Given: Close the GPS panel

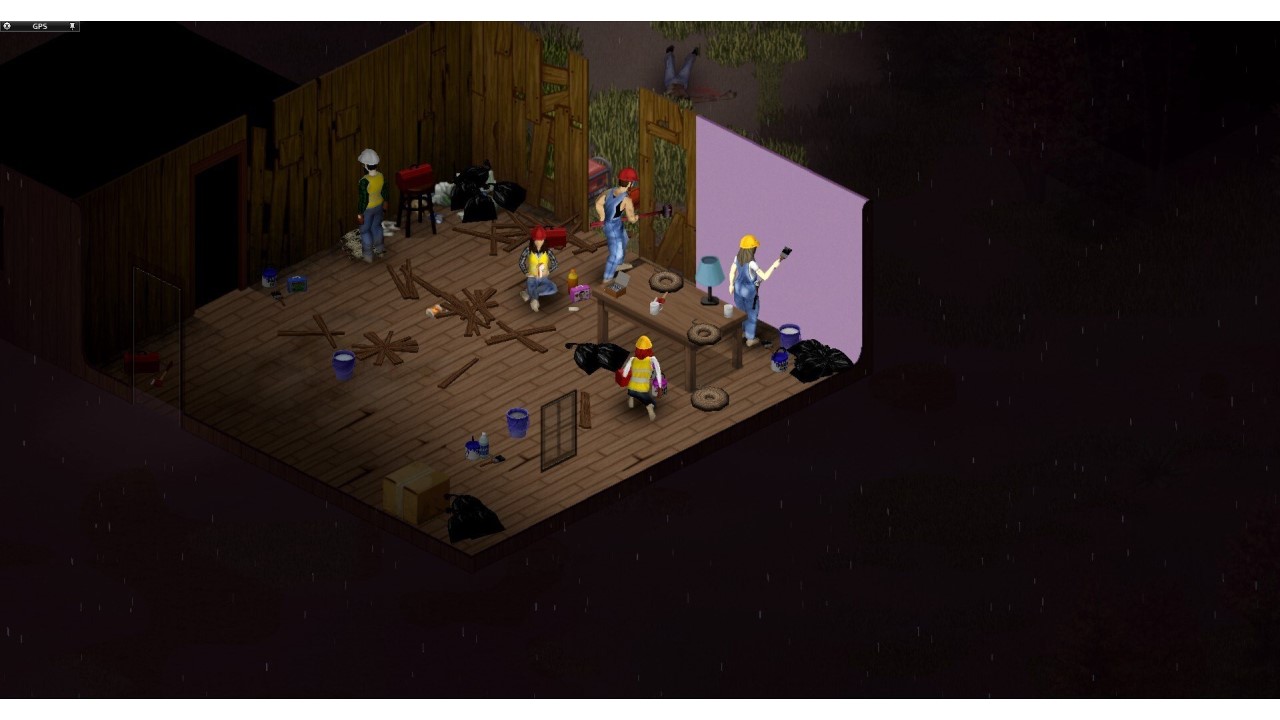Looking at the screenshot, I should [7, 26].
